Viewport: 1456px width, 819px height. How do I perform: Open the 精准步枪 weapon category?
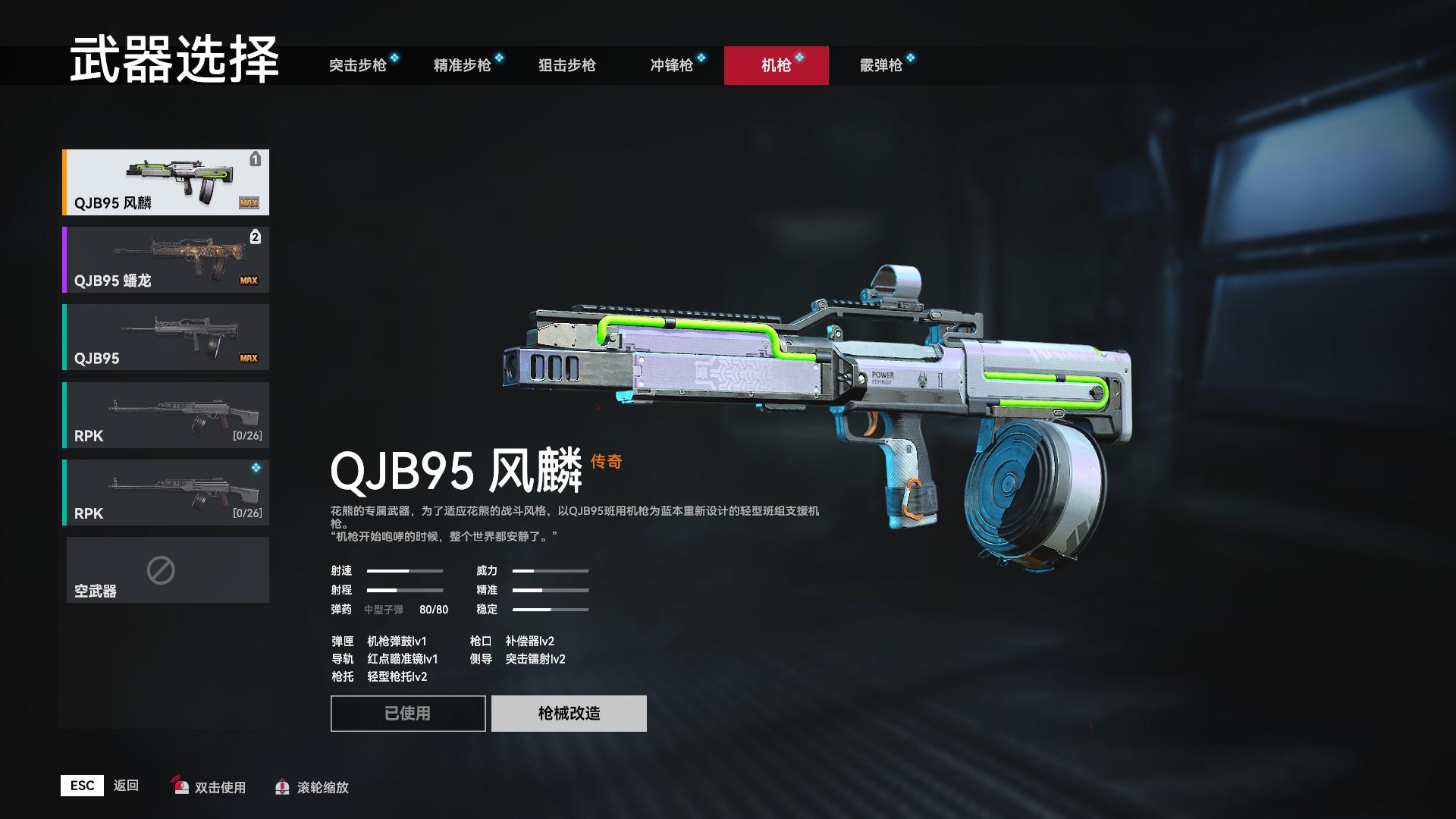pyautogui.click(x=463, y=65)
